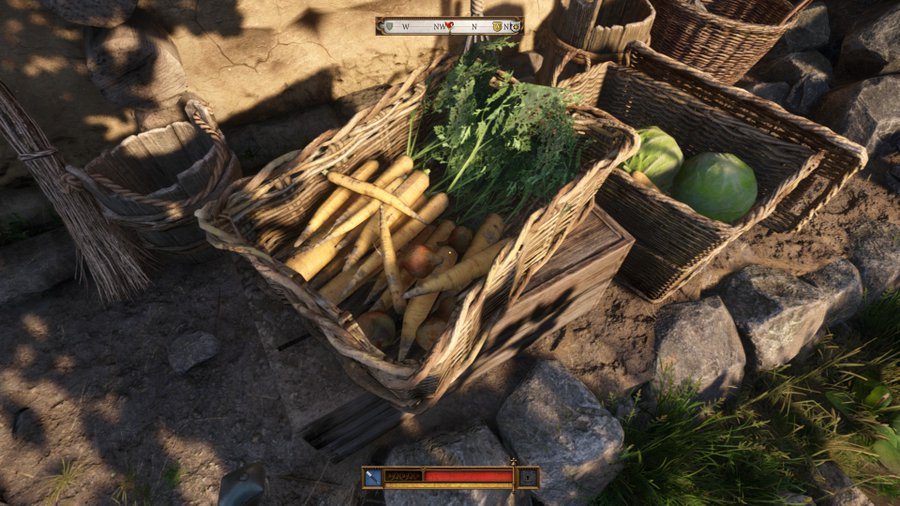
Task: Click the red heart marker on the compass
Action: click(450, 25)
